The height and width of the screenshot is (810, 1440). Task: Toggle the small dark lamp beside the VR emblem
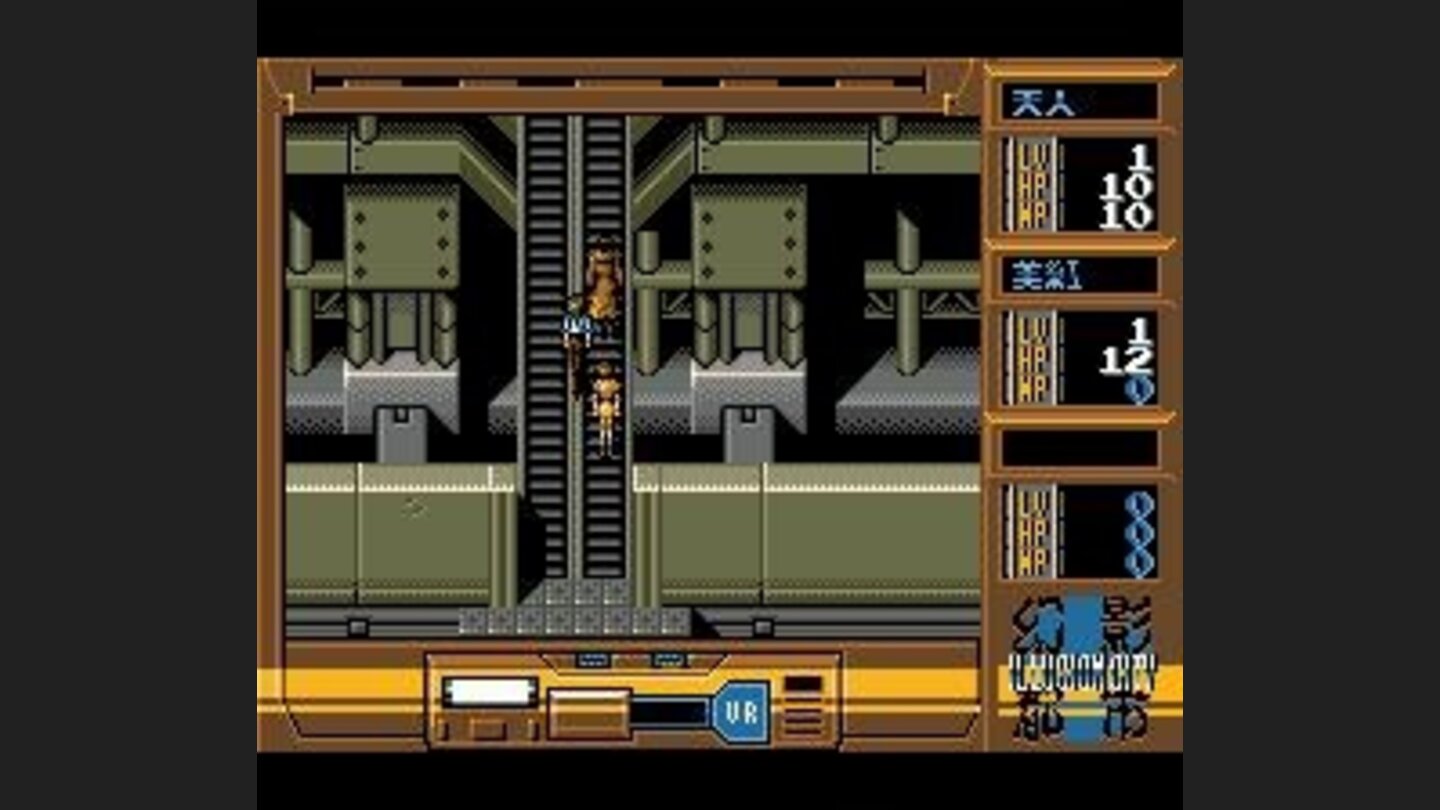tap(802, 683)
